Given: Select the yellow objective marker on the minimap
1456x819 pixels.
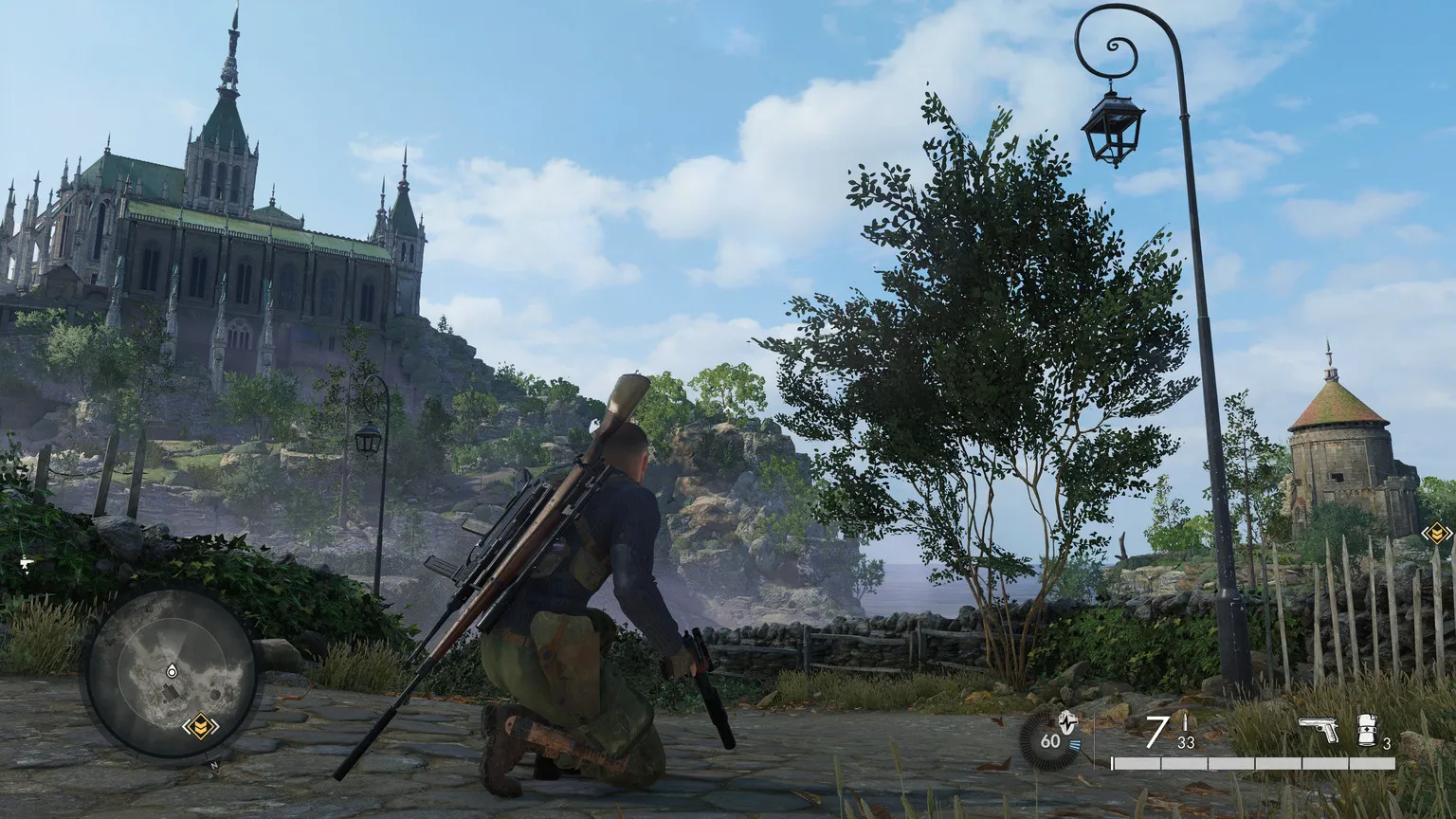Looking at the screenshot, I should 201,727.
